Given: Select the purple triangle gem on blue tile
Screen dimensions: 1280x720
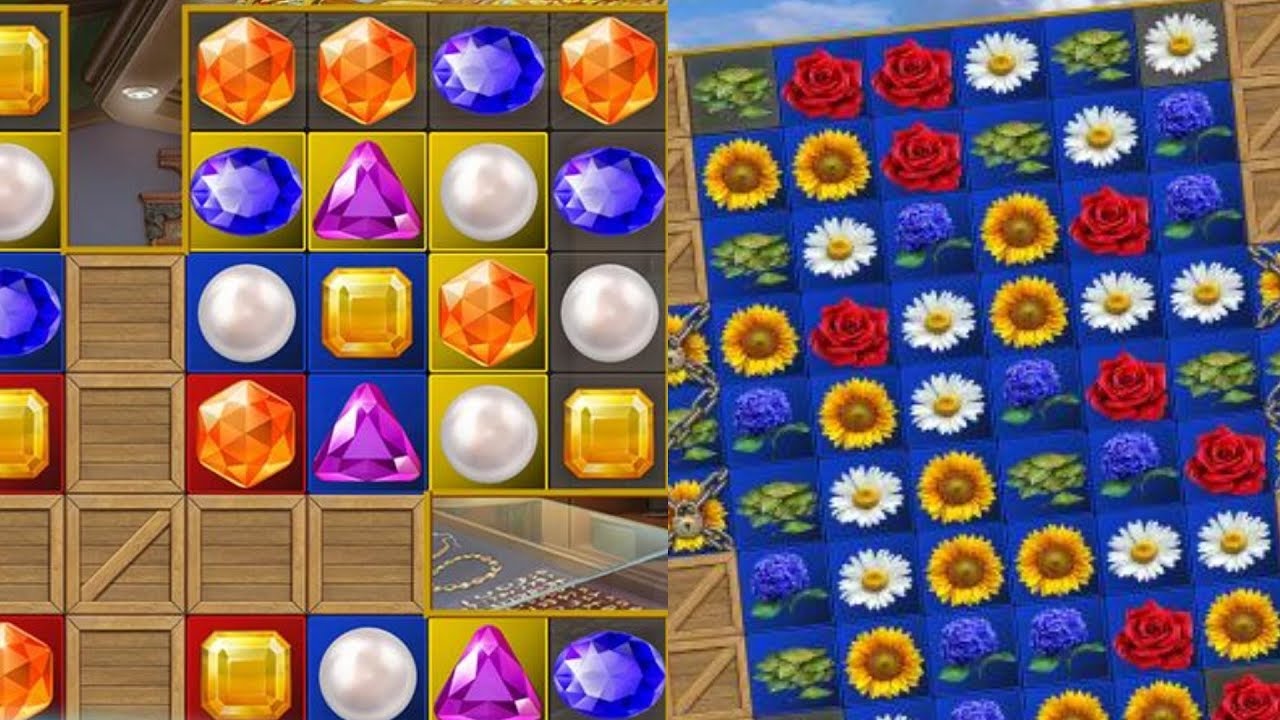Looking at the screenshot, I should (x=367, y=433).
